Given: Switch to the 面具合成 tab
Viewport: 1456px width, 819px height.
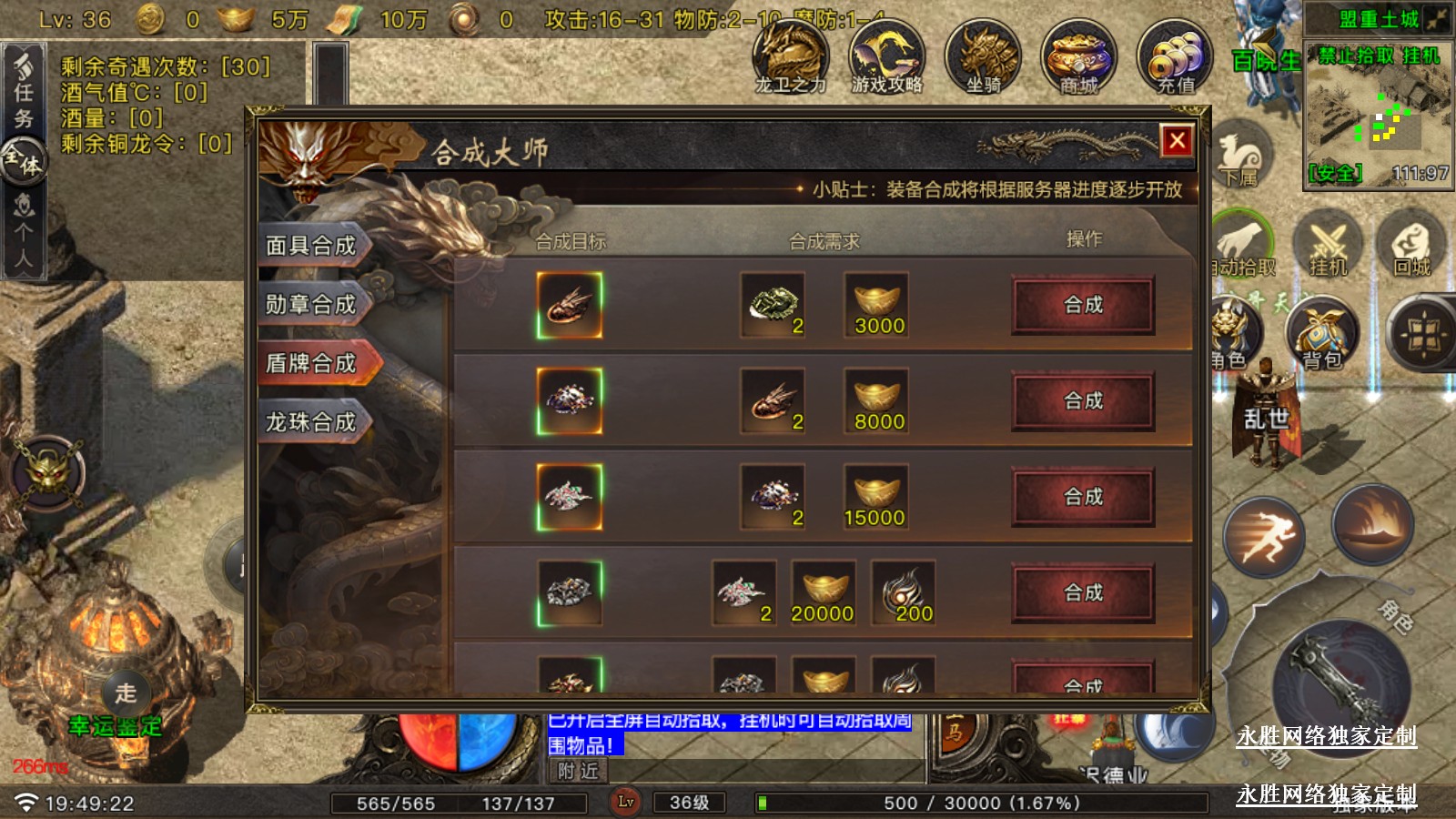Looking at the screenshot, I should pos(311,246).
